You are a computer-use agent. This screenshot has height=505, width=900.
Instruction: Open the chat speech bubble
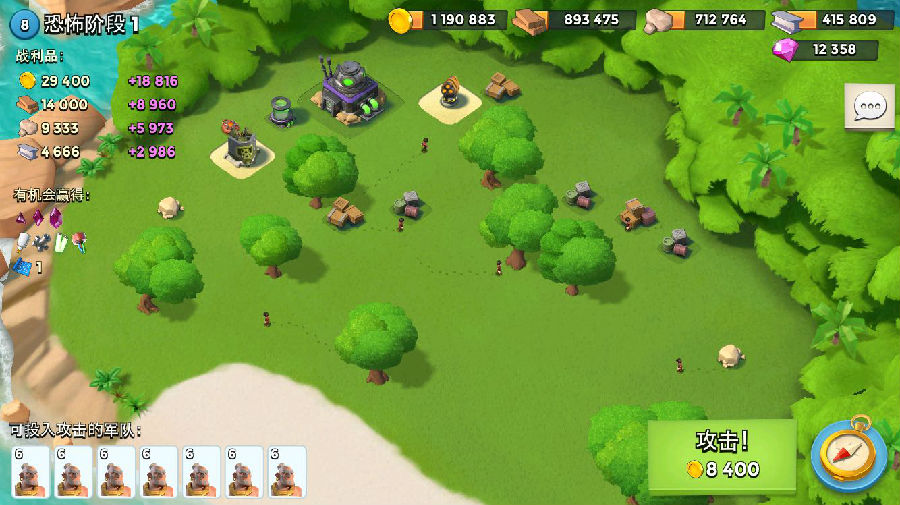click(869, 107)
